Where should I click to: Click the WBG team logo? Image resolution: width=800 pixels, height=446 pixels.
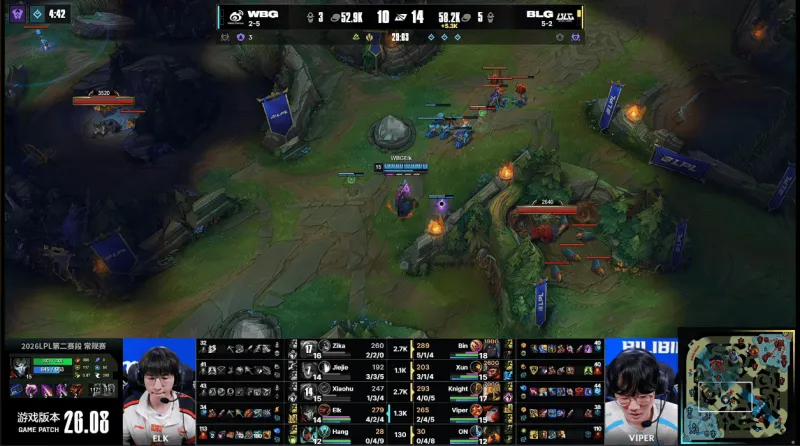tap(236, 16)
